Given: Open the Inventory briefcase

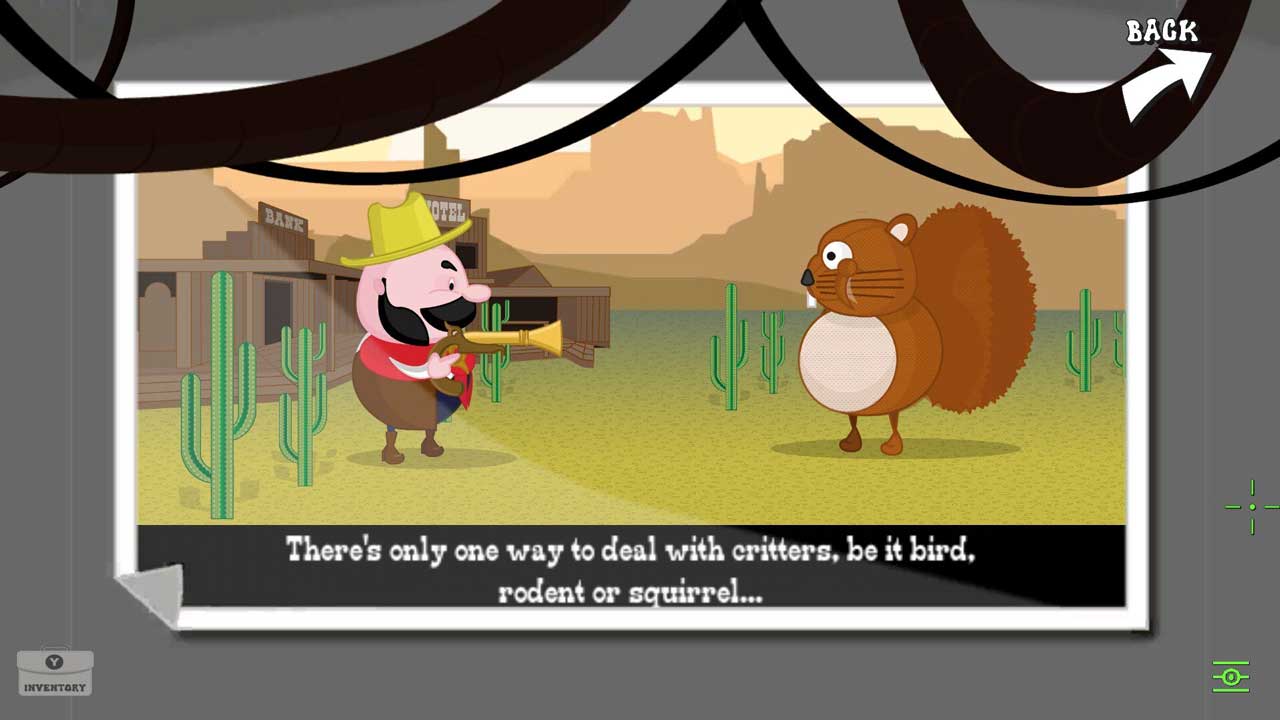Looking at the screenshot, I should (x=55, y=672).
